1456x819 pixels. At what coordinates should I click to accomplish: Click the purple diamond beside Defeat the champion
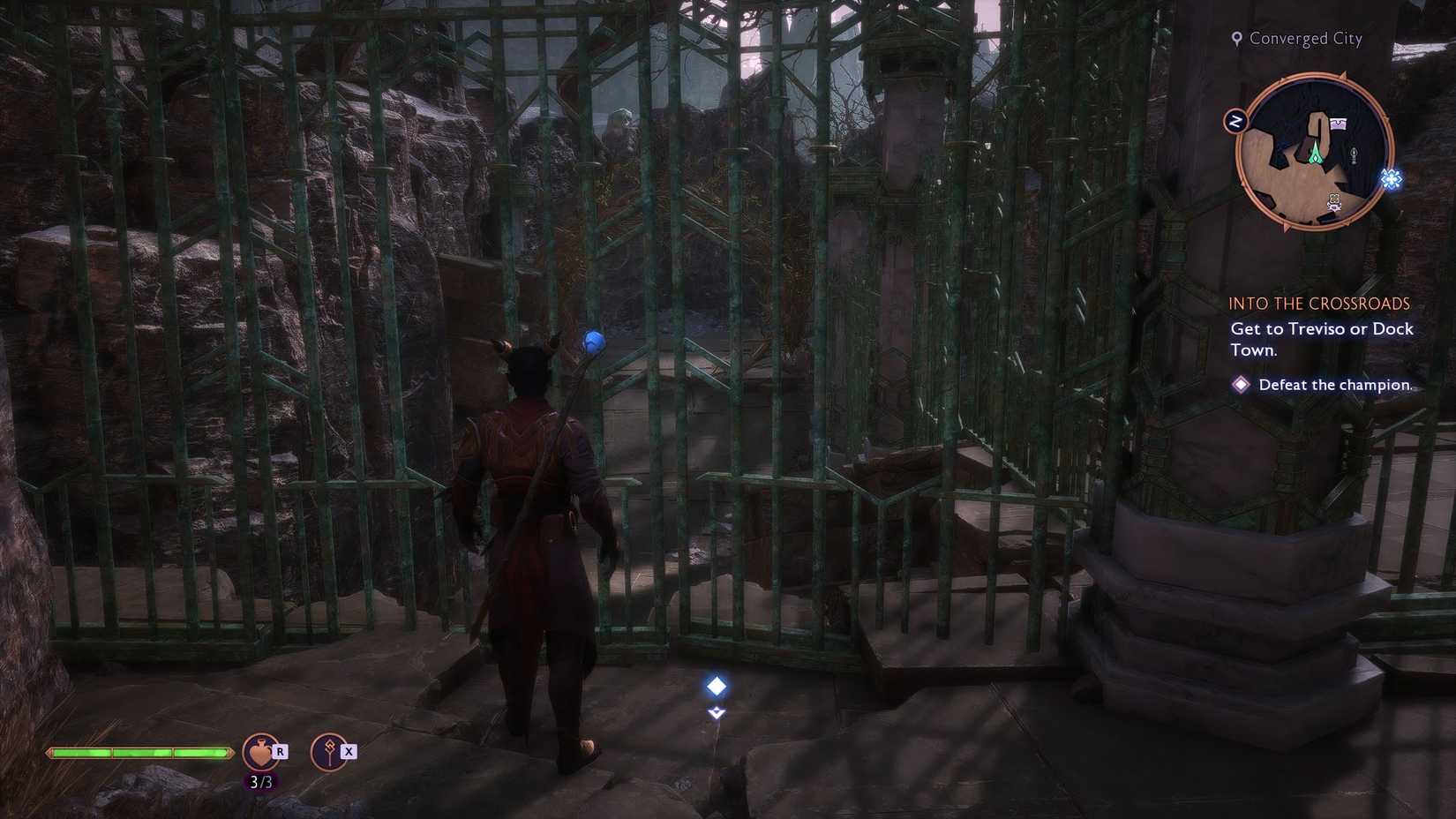click(x=1242, y=384)
